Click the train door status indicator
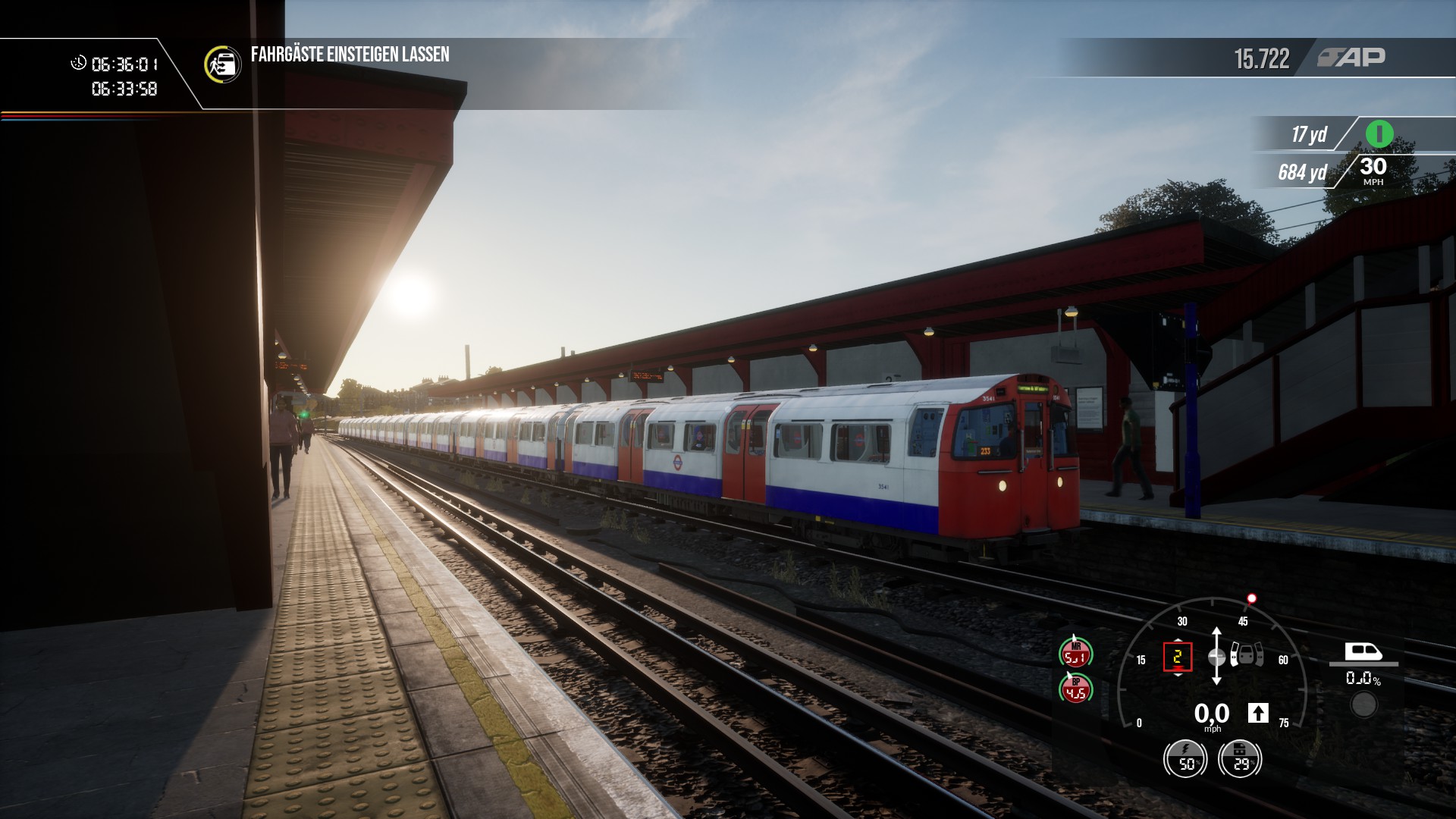 pyautogui.click(x=1247, y=654)
